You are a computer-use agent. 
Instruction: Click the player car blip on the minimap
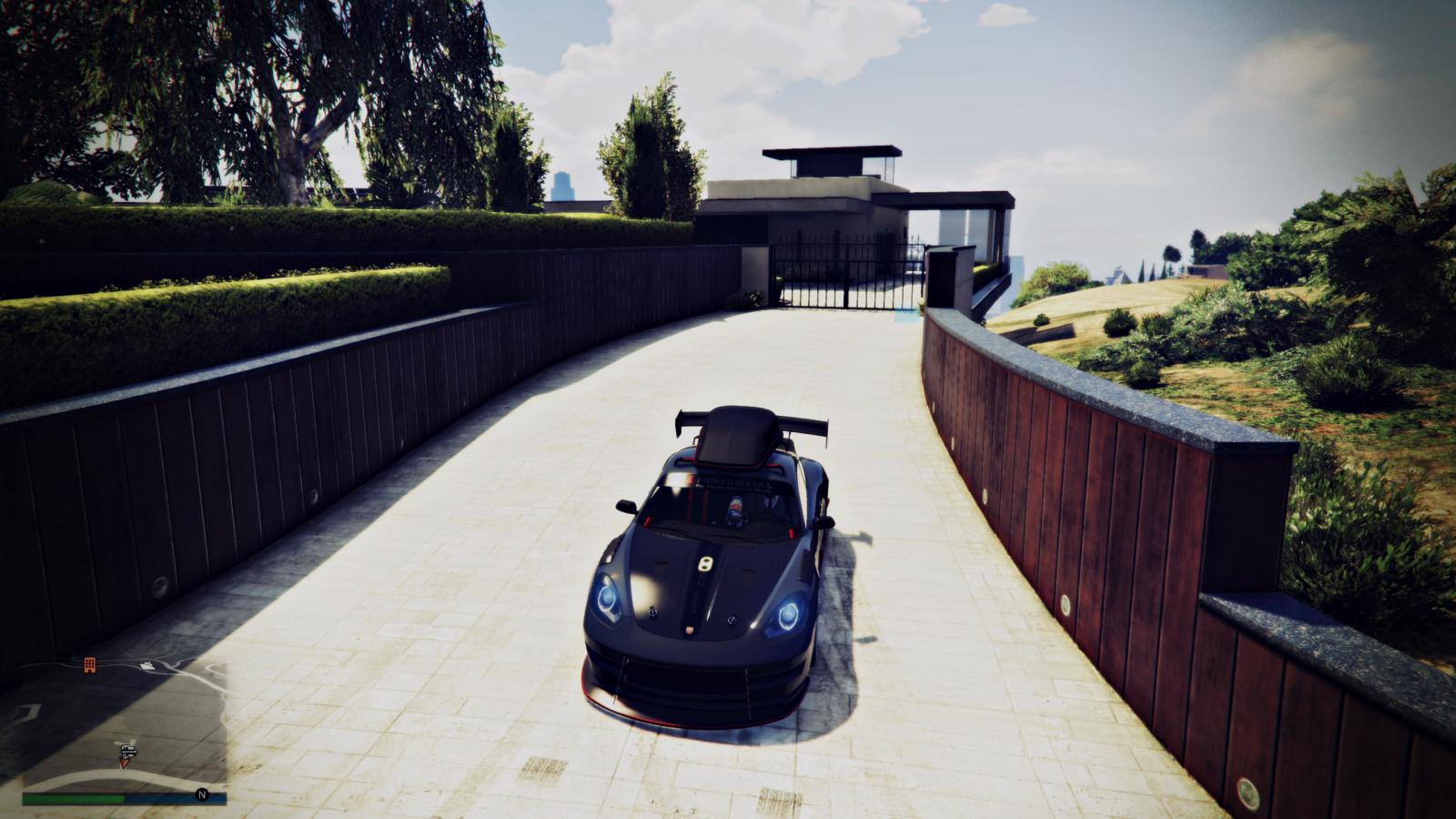click(x=126, y=751)
